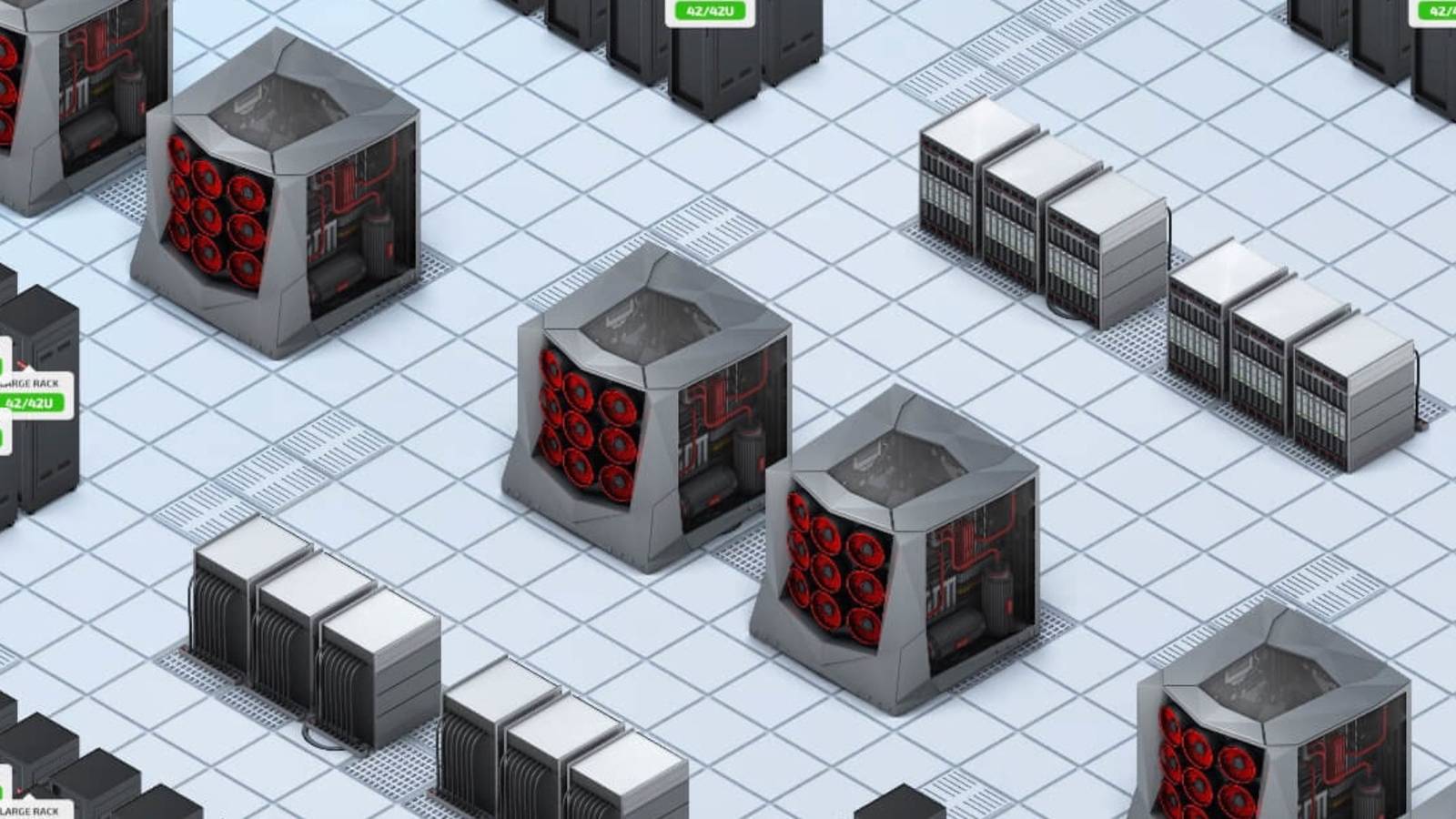Click the 42/42U green bar beside LARGE RACK label

point(29,403)
